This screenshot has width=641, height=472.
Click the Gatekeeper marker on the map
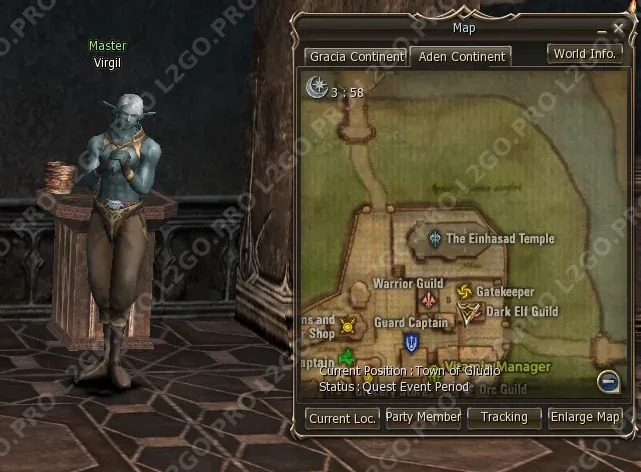pyautogui.click(x=464, y=292)
